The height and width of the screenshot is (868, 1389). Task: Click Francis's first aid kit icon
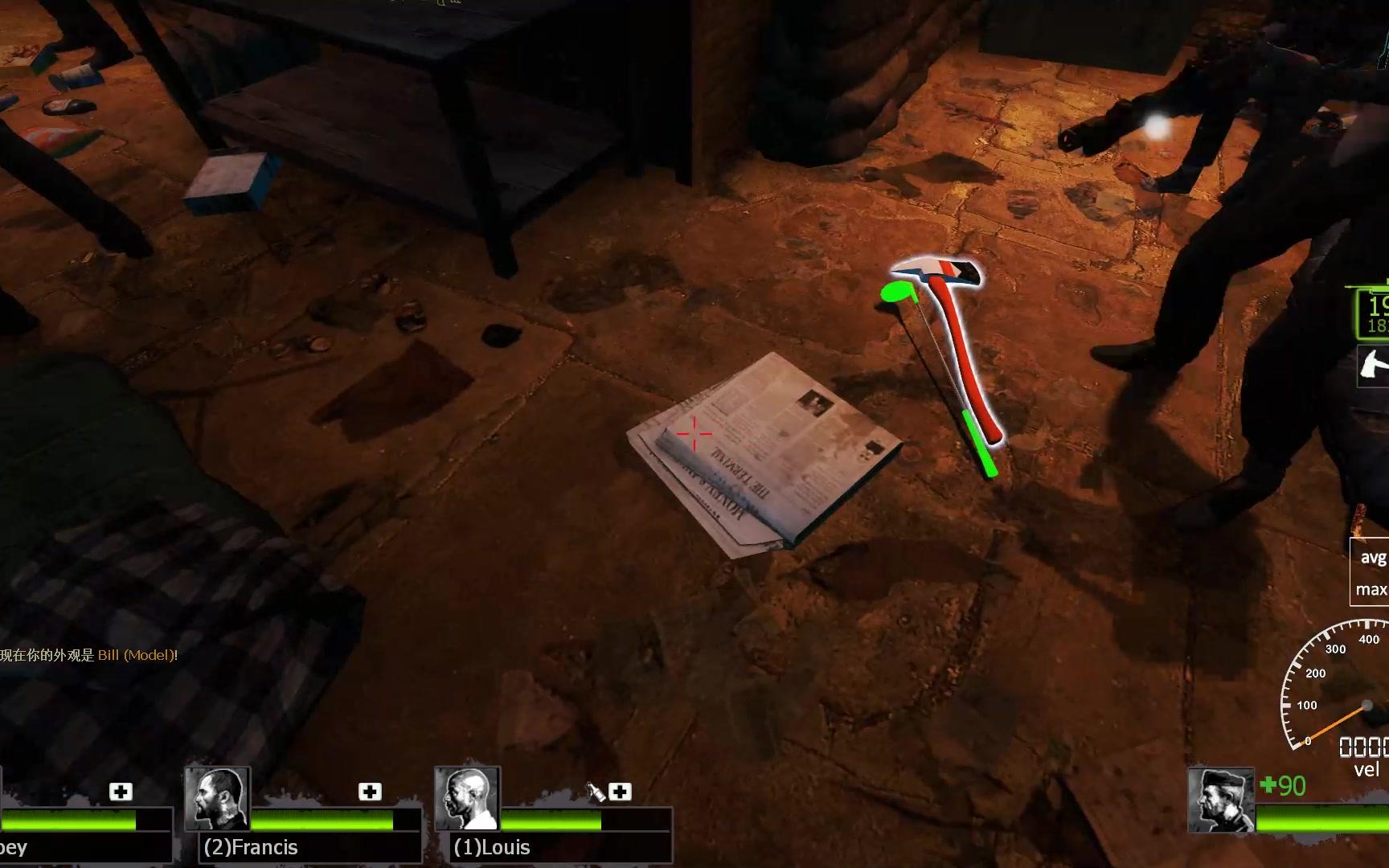[370, 792]
